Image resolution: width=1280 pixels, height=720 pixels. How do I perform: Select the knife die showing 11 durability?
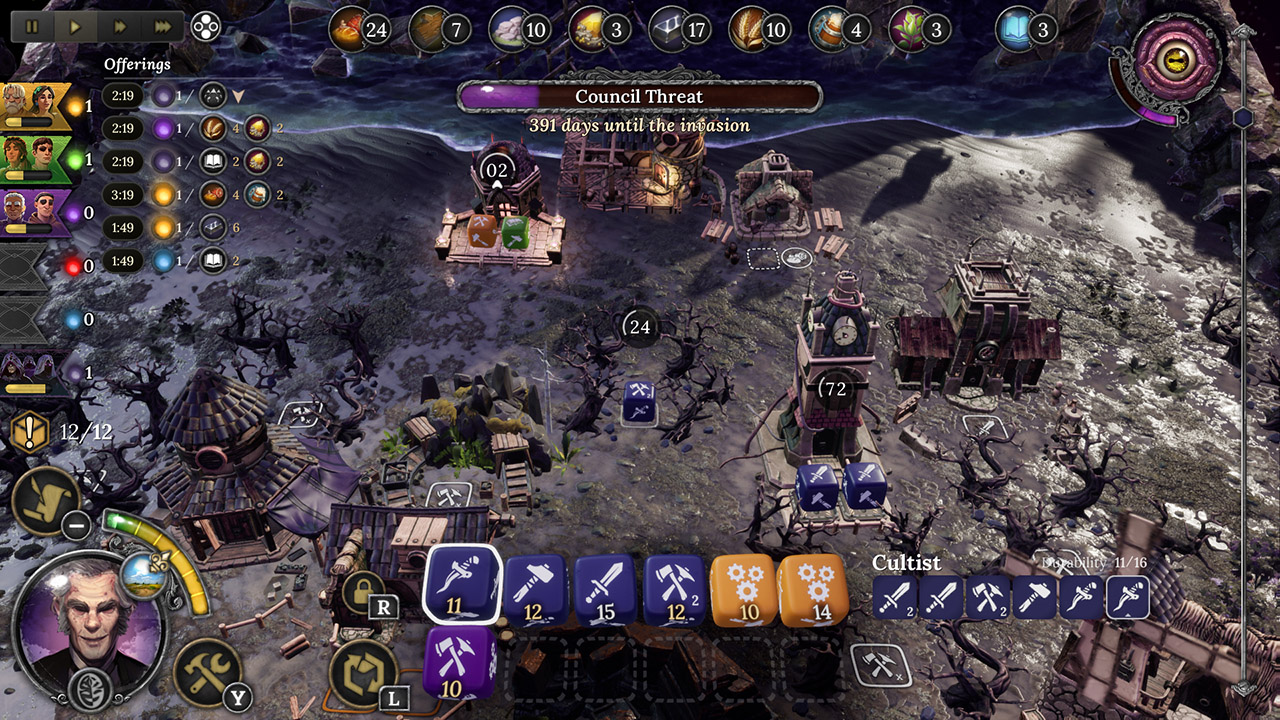coord(464,586)
